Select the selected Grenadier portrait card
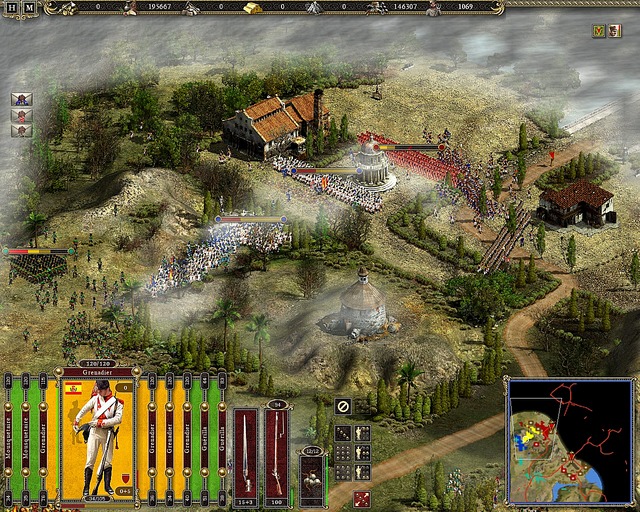This screenshot has height=512, width=640. [98, 438]
